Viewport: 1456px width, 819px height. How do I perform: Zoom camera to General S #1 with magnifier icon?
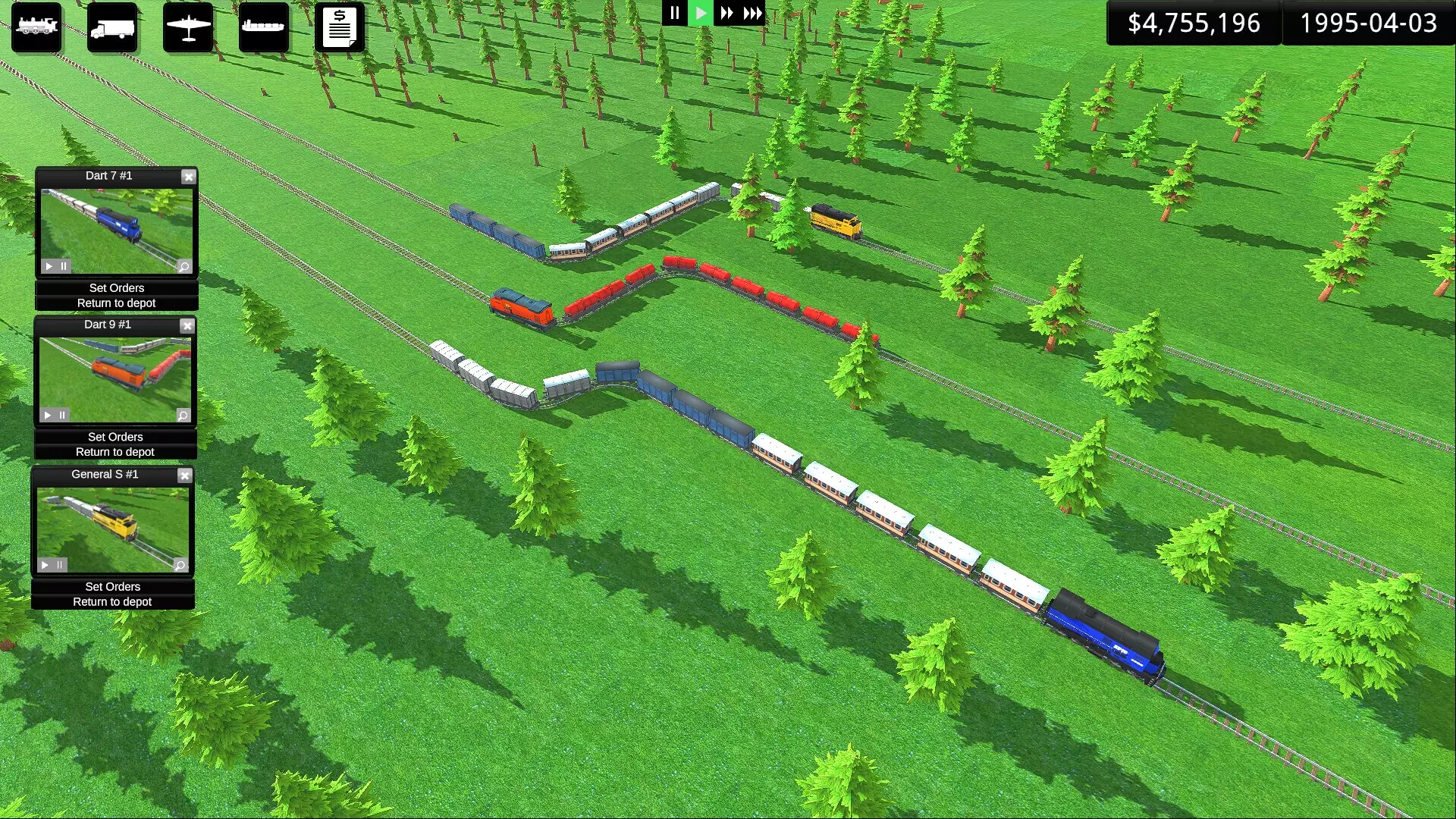click(180, 565)
